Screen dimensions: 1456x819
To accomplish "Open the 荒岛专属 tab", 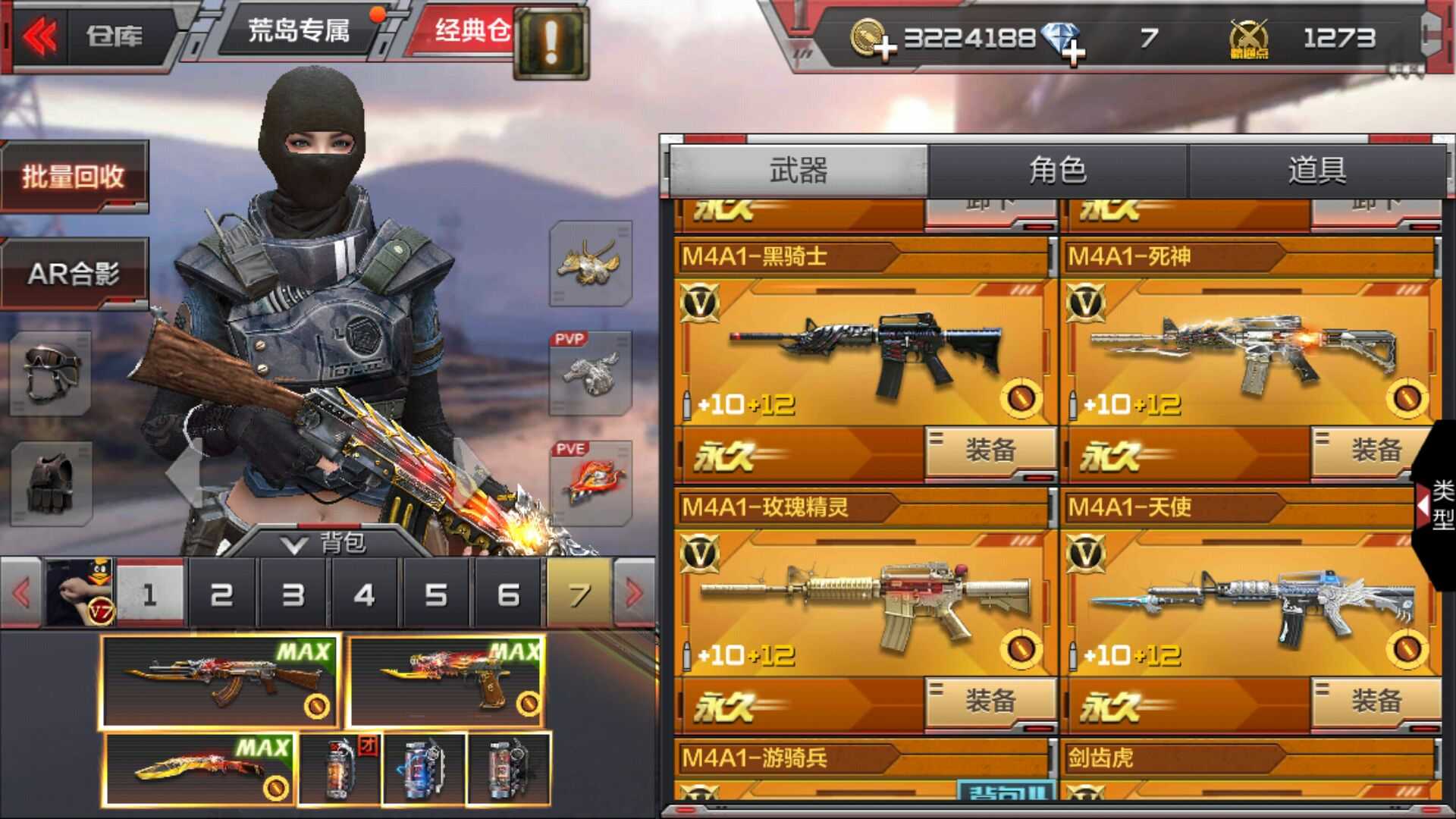I will pos(299,31).
